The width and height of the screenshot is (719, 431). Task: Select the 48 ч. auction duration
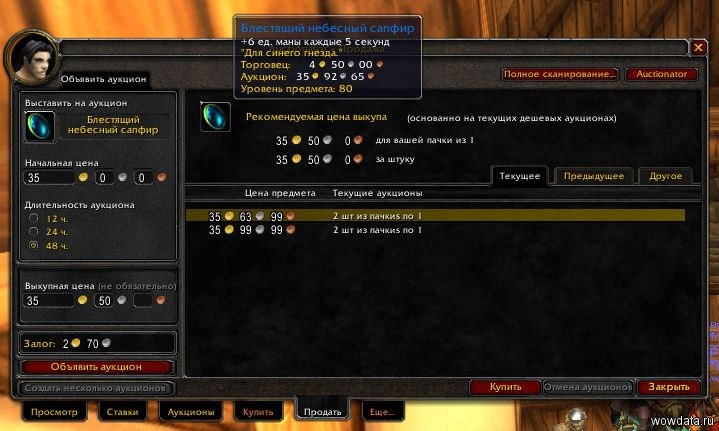[36, 244]
